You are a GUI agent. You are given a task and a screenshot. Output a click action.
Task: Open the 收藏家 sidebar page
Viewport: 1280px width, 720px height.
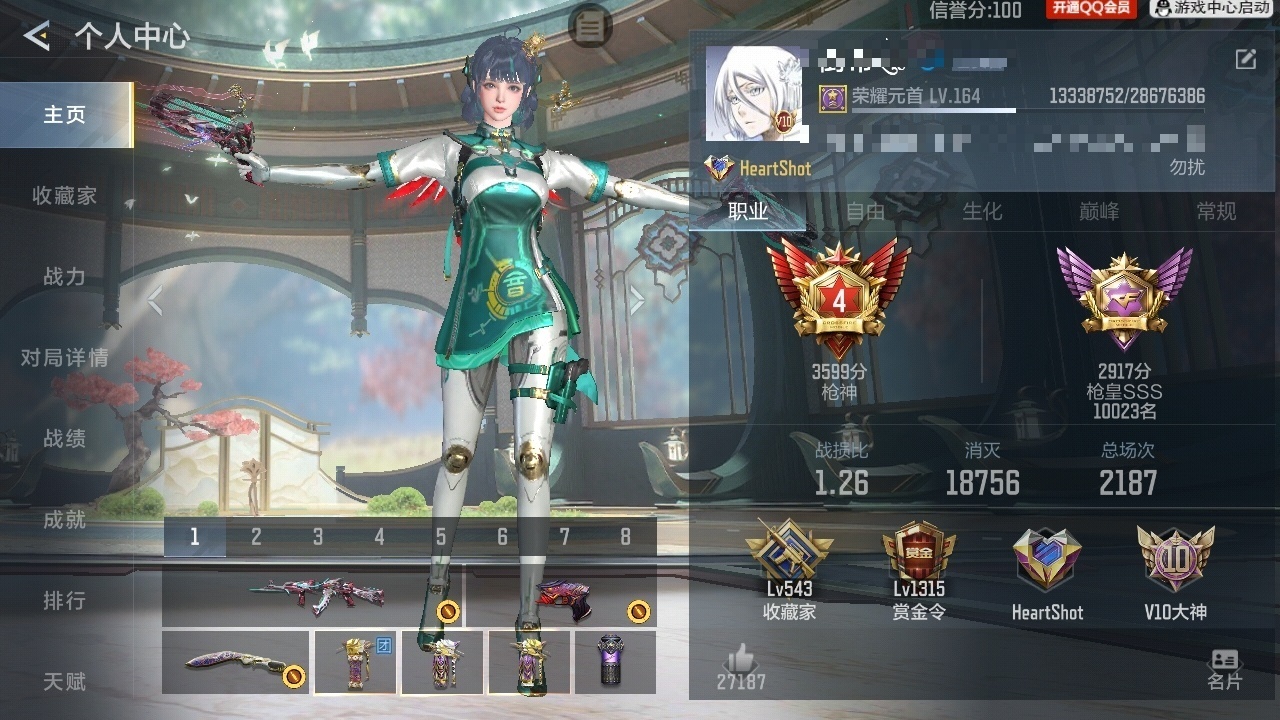click(65, 196)
